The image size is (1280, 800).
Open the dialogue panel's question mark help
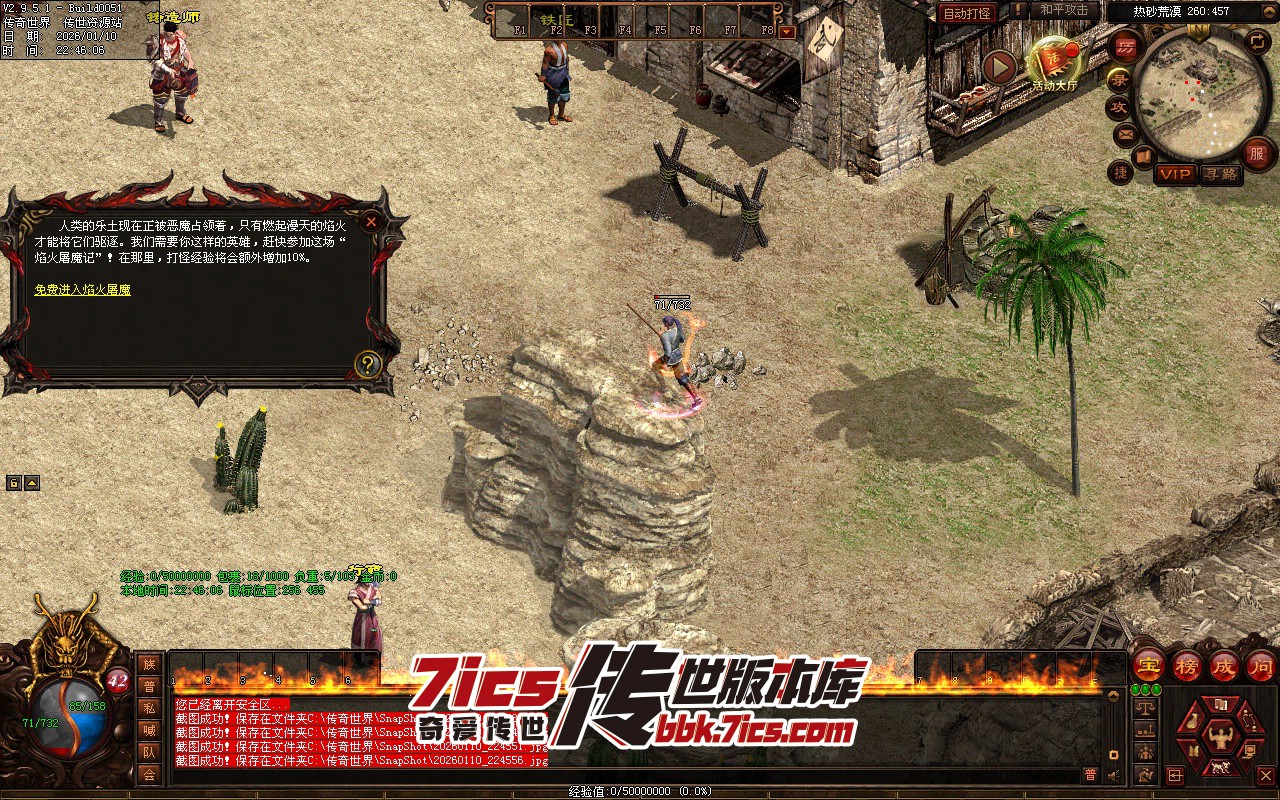point(368,364)
